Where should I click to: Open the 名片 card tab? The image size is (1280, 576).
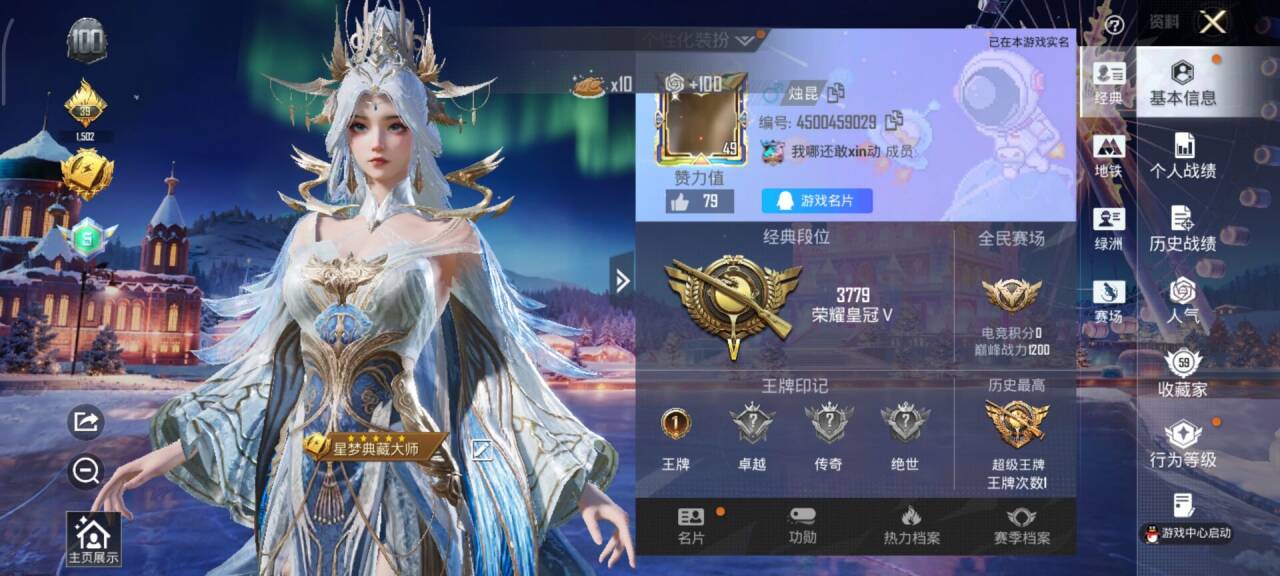click(x=691, y=526)
